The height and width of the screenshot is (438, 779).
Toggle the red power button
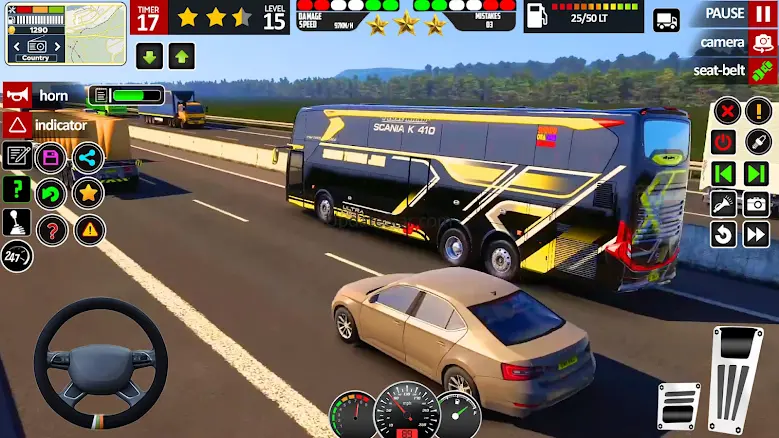pos(723,142)
